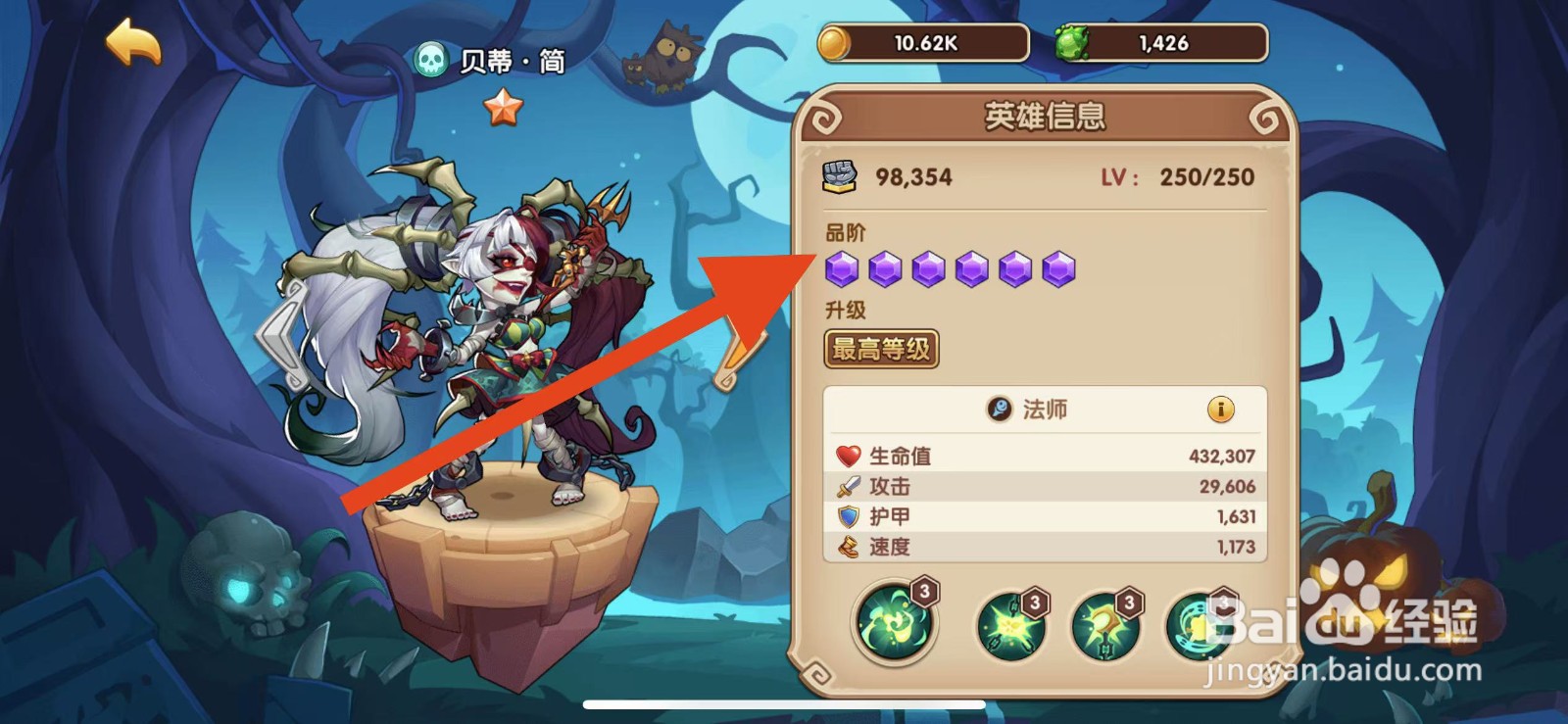Tap the first purple 品阶 gem
This screenshot has width=1568, height=724.
[843, 267]
